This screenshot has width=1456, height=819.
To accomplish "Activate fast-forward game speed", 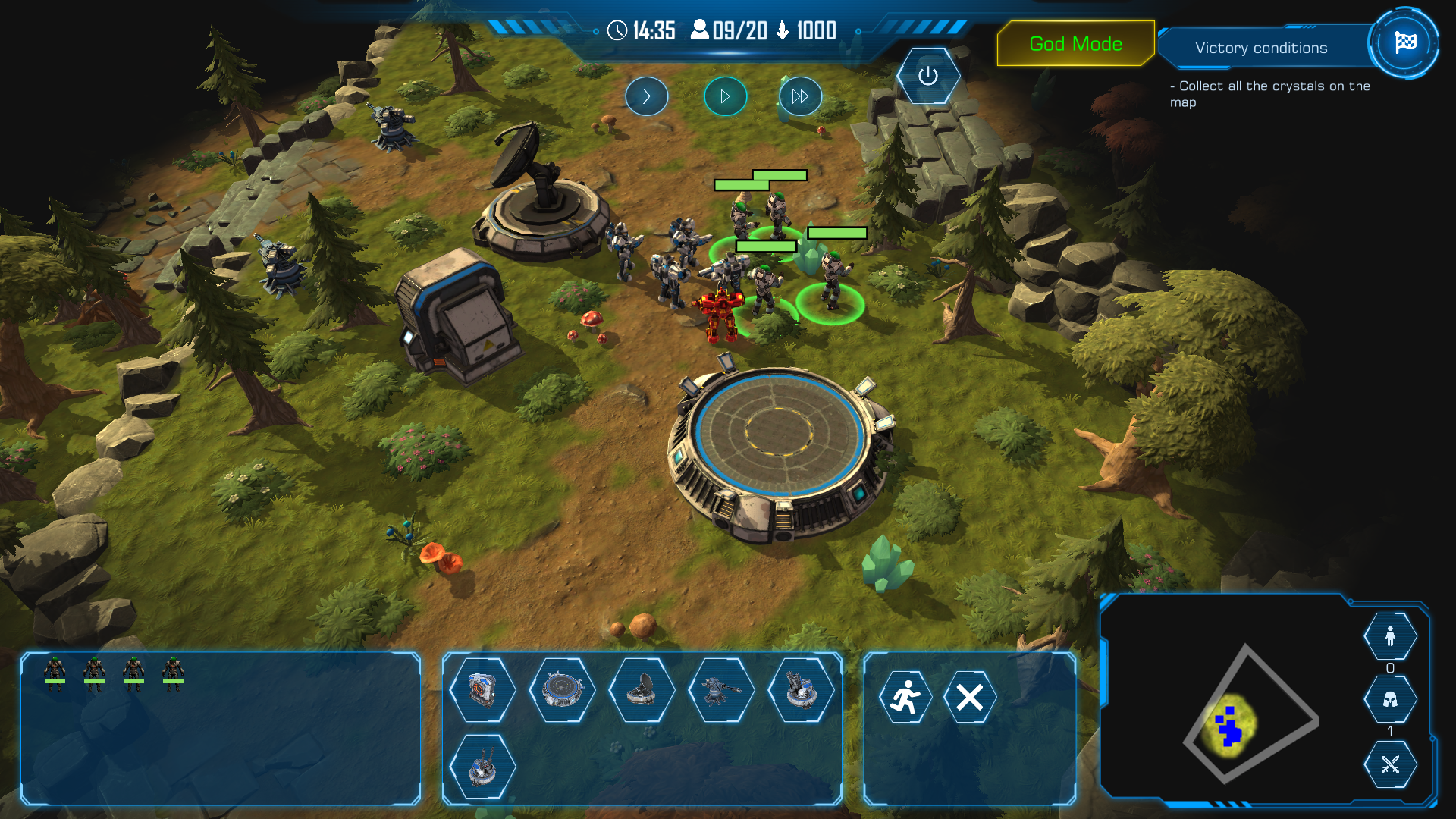I will point(800,96).
